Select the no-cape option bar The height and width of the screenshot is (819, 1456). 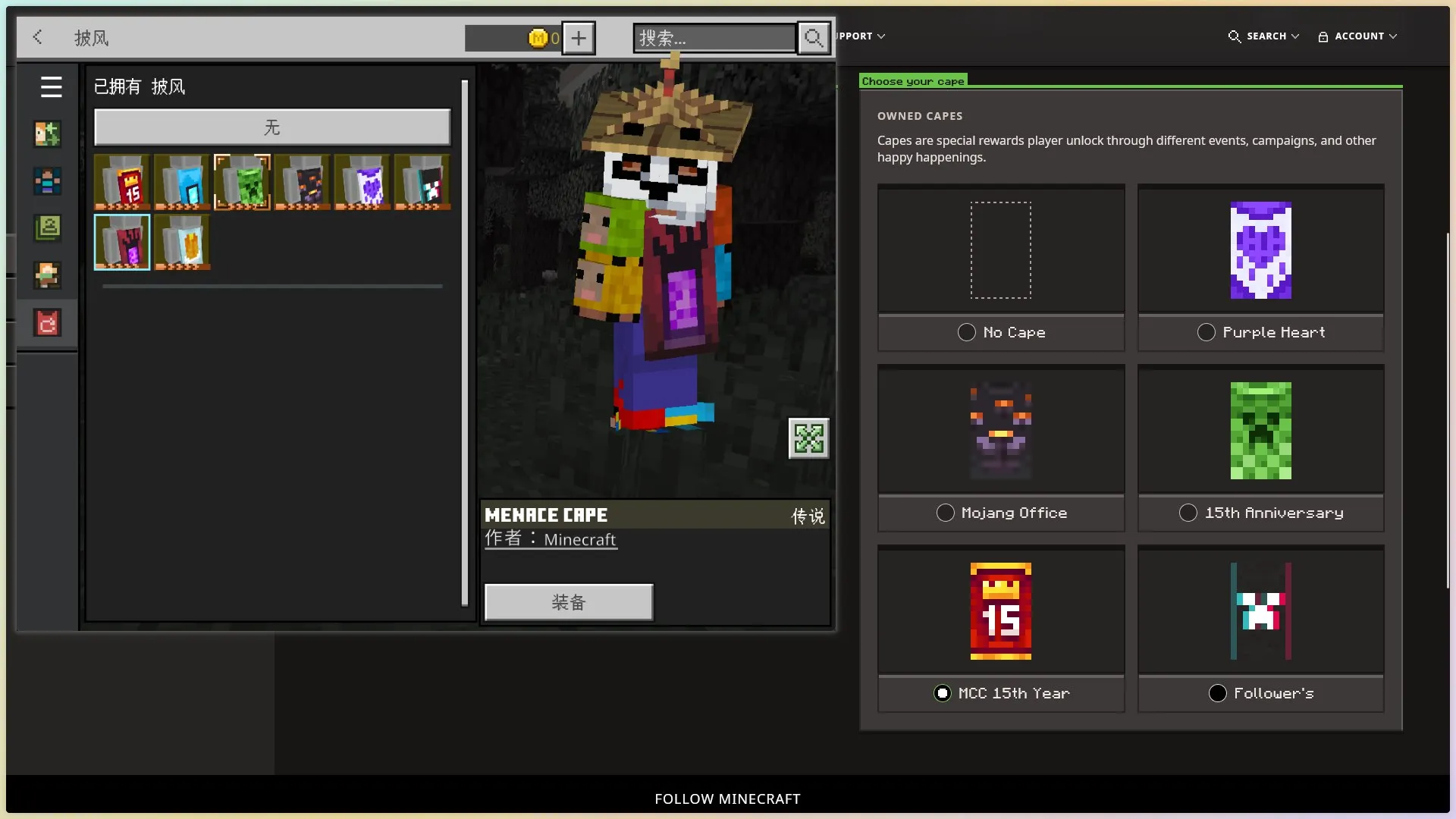[271, 127]
